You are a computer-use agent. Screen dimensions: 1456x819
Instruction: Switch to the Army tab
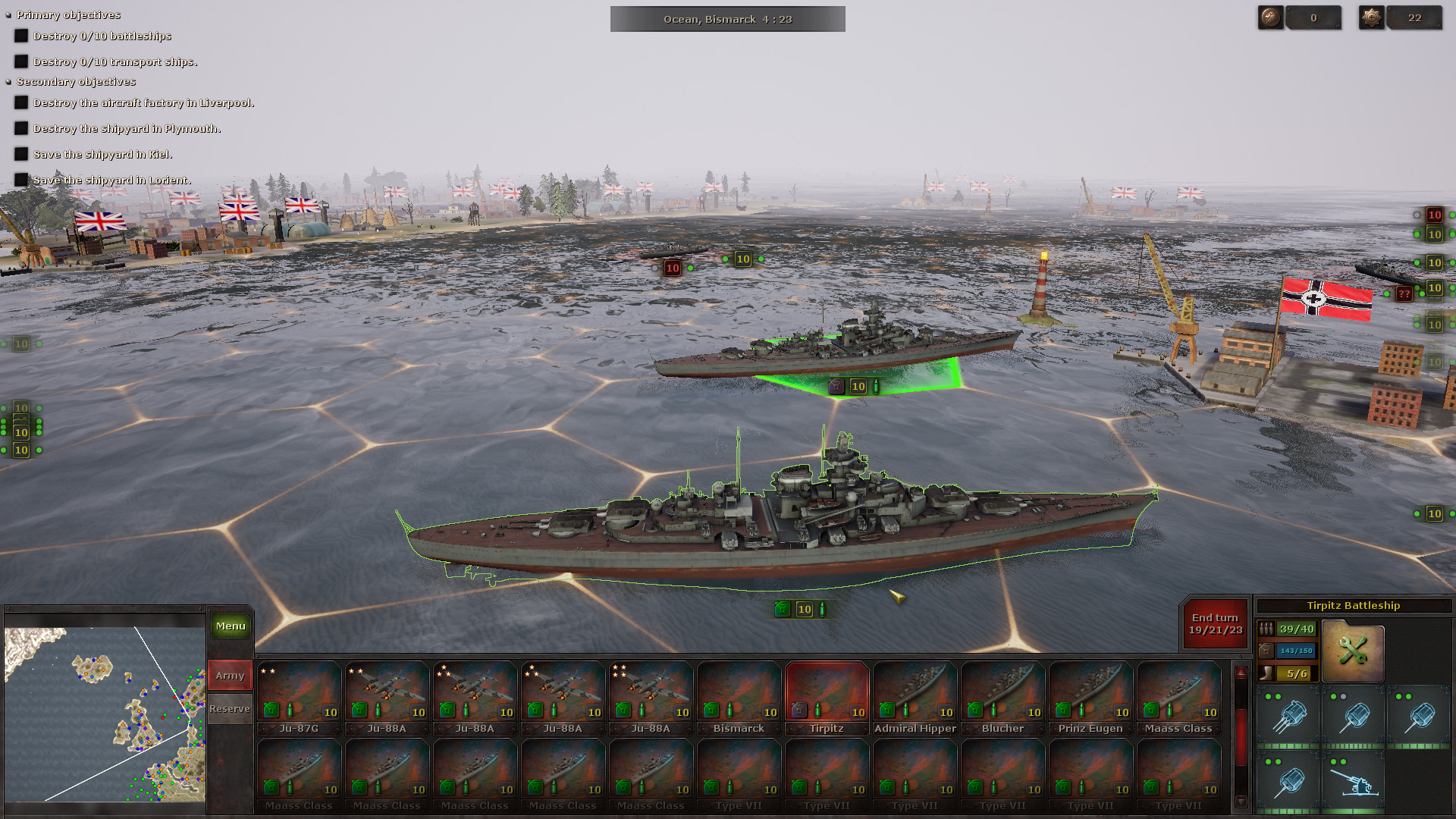pyautogui.click(x=230, y=674)
